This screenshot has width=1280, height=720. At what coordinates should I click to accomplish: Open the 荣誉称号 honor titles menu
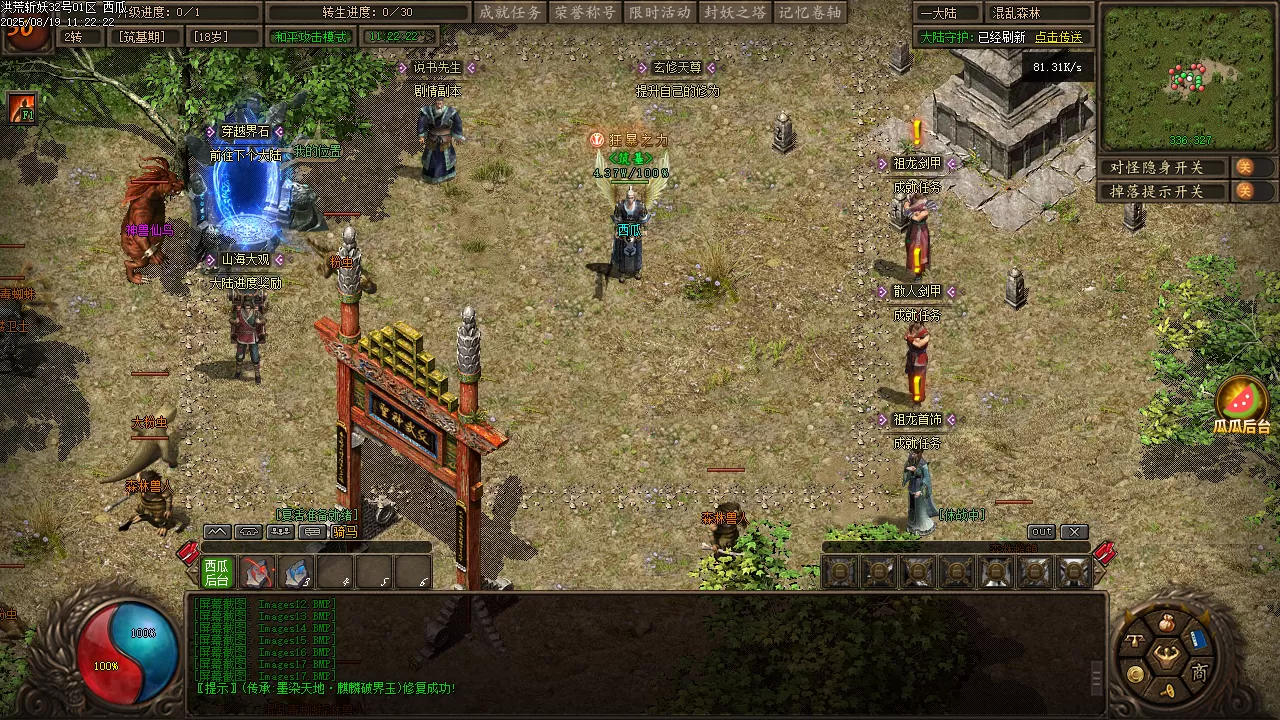[585, 13]
